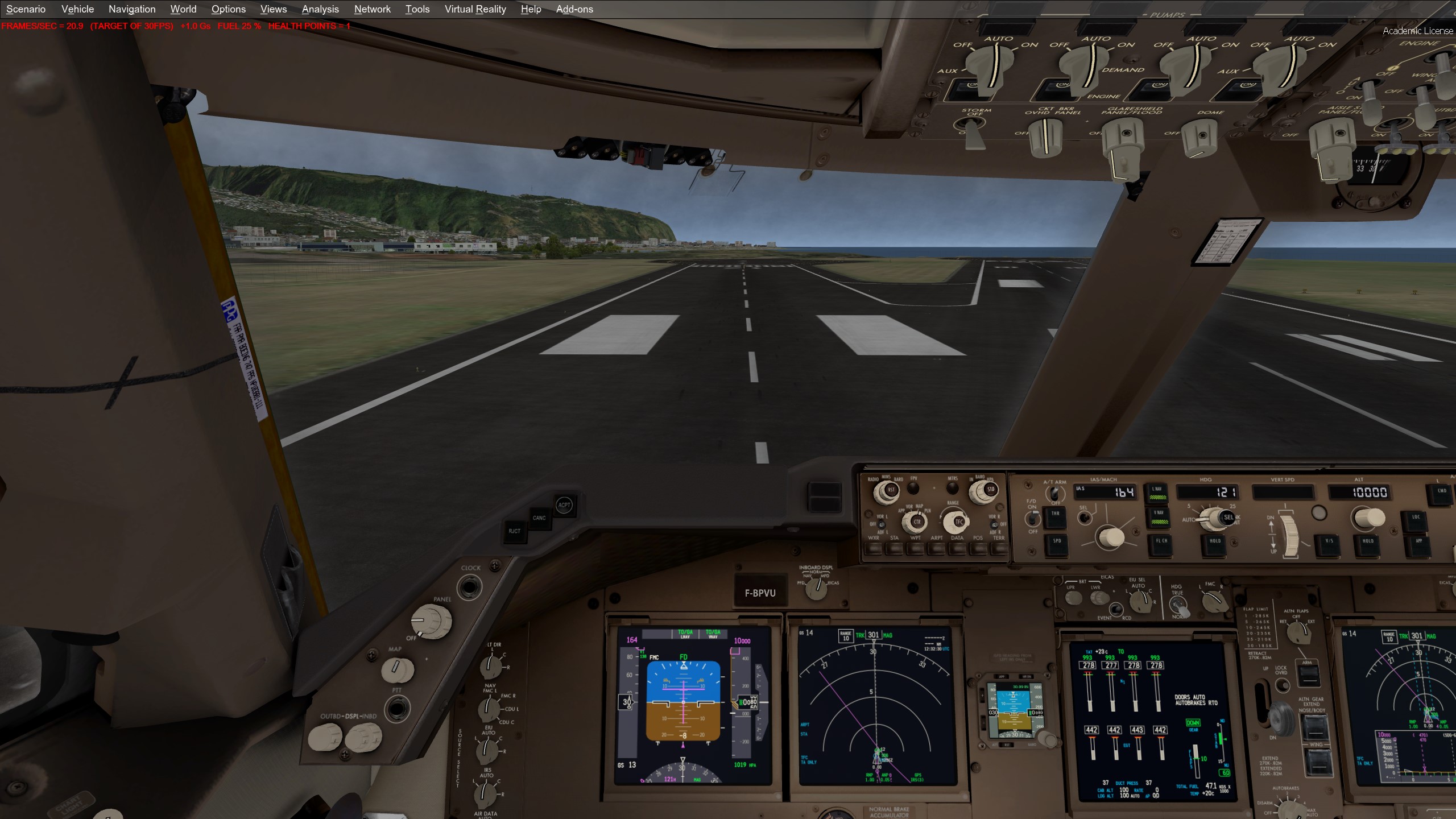Open the Views menu

(273, 9)
